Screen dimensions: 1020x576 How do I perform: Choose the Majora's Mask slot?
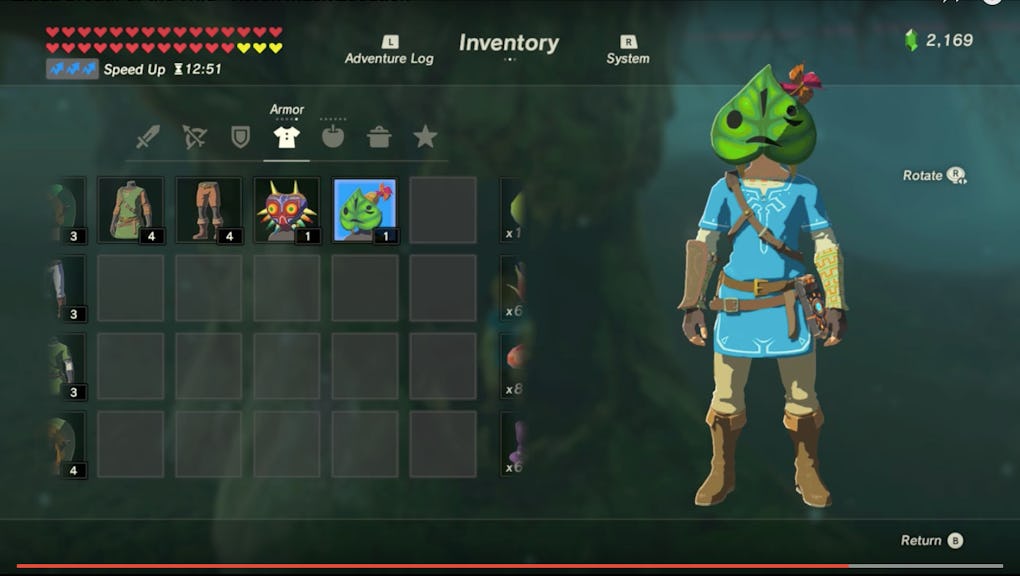[x=287, y=210]
